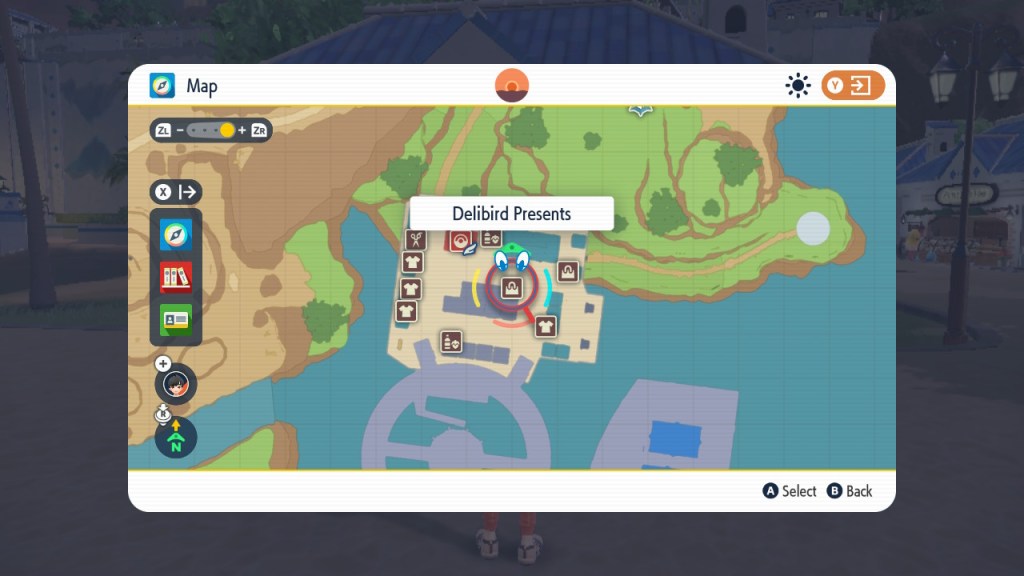Select the t-shirt marker right of the magnifier
This screenshot has height=576, width=1024.
(x=545, y=326)
